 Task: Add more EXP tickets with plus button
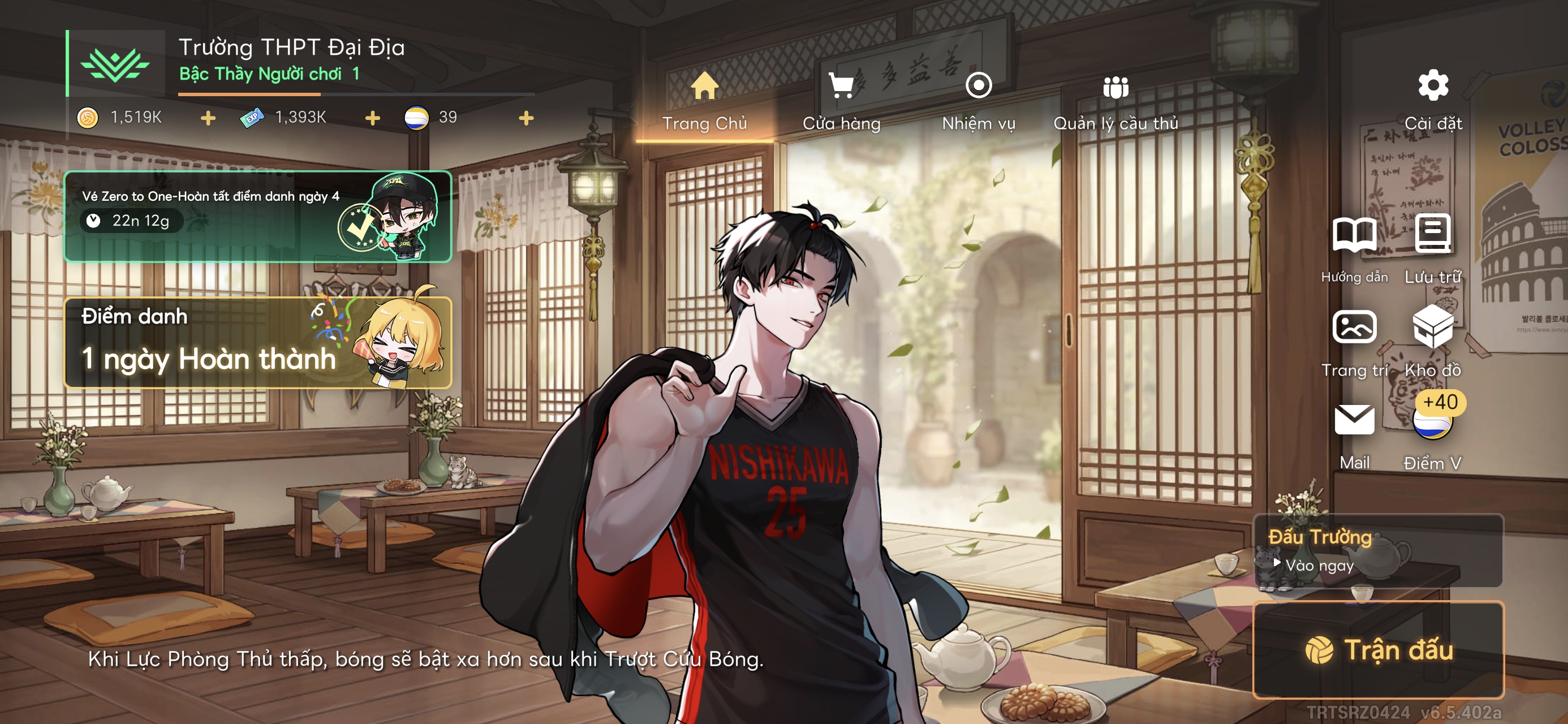[373, 118]
